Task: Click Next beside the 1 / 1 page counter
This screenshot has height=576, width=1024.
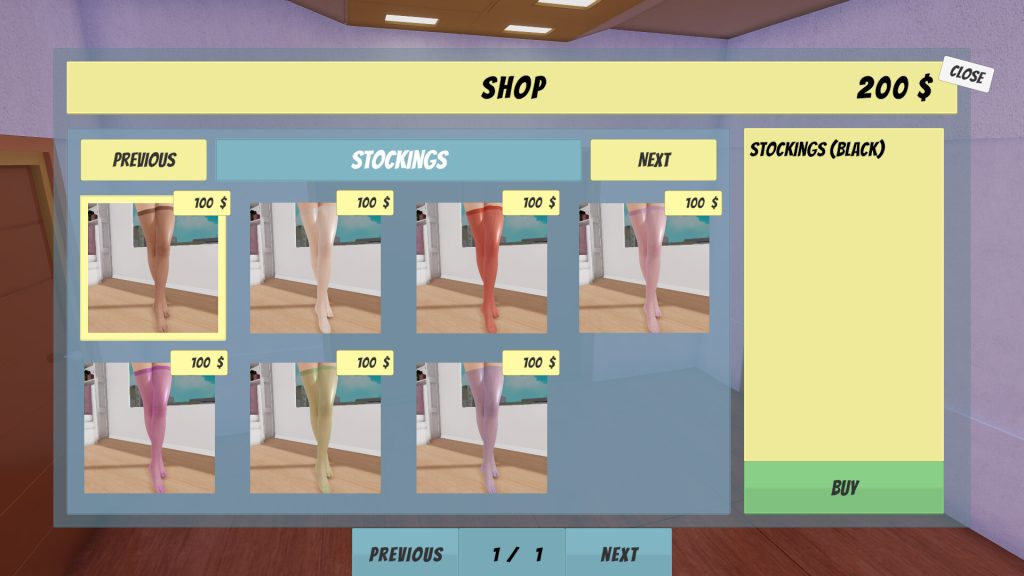Action: pos(619,554)
